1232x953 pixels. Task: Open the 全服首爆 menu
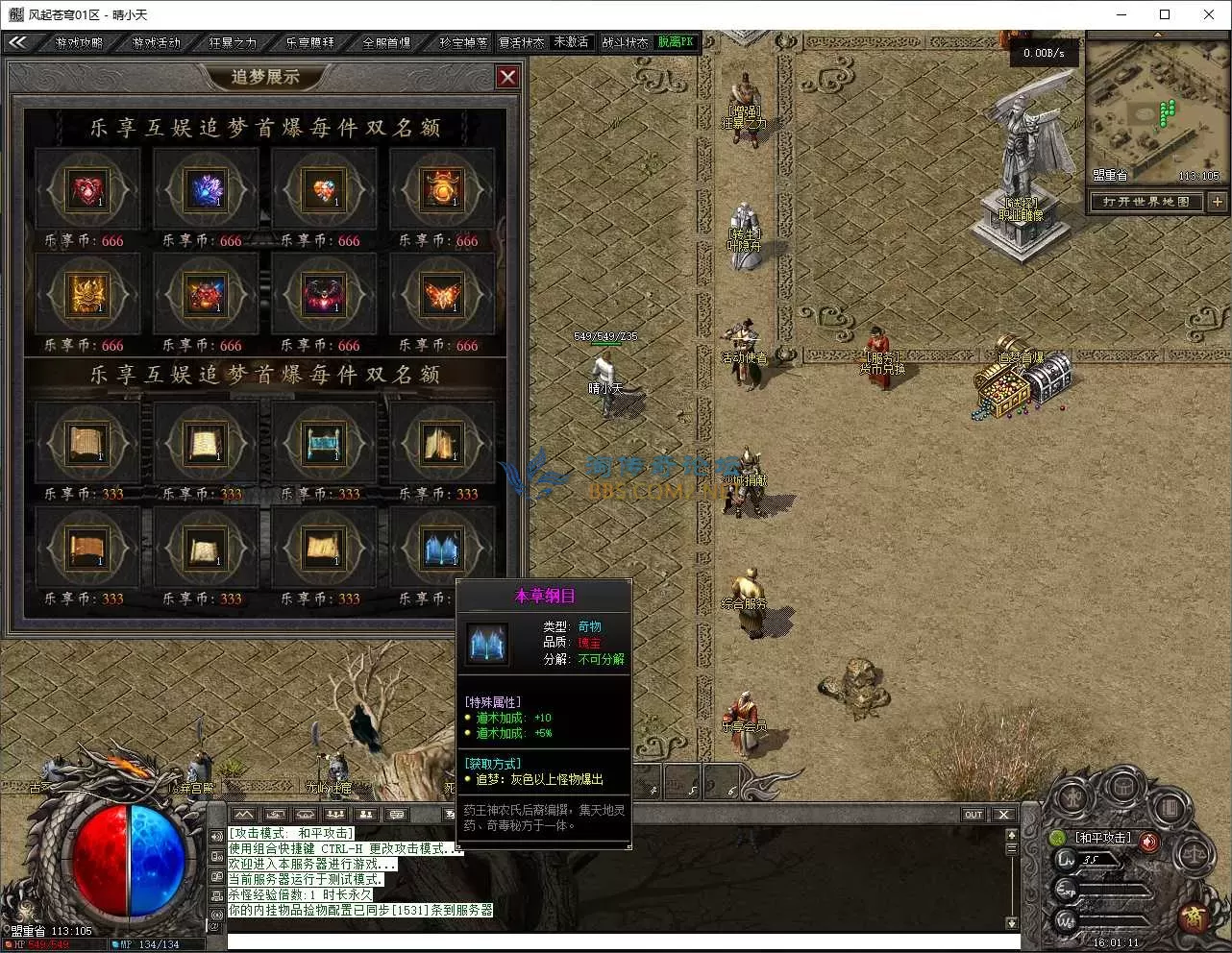point(386,42)
